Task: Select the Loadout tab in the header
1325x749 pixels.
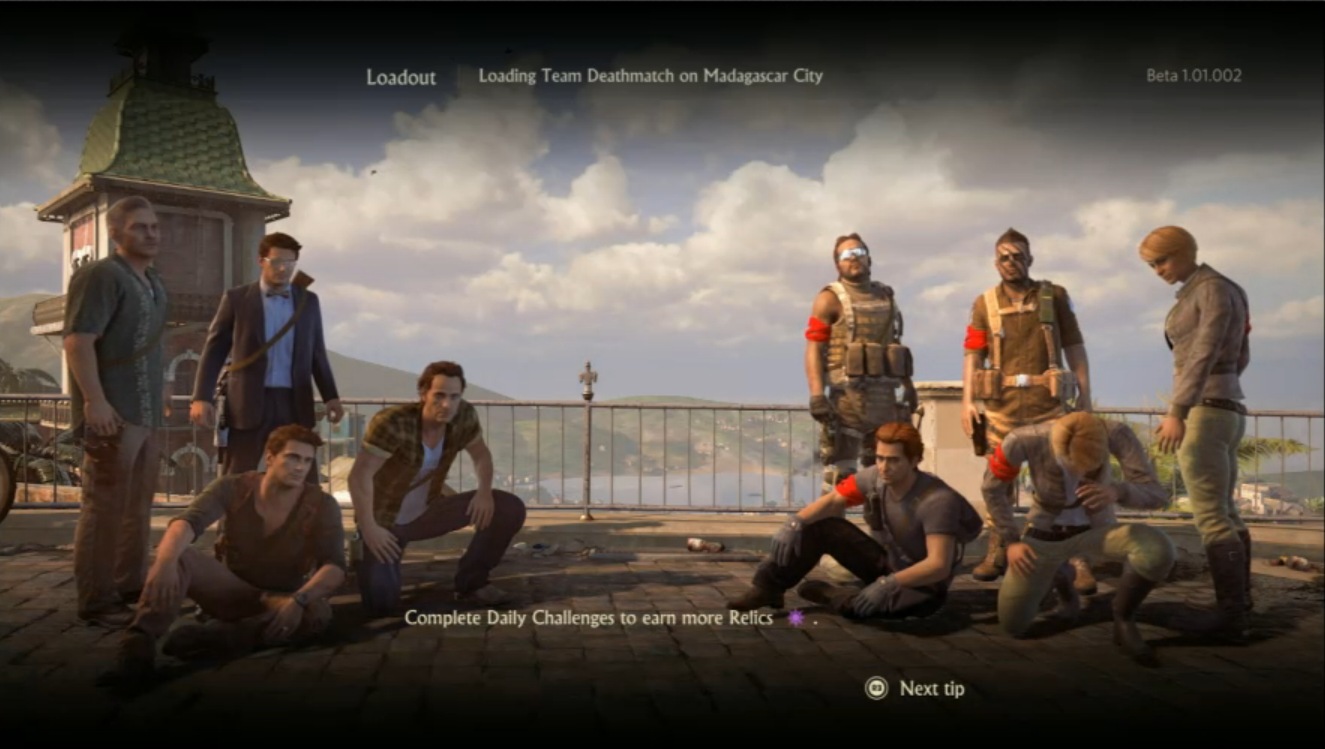Action: coord(401,76)
